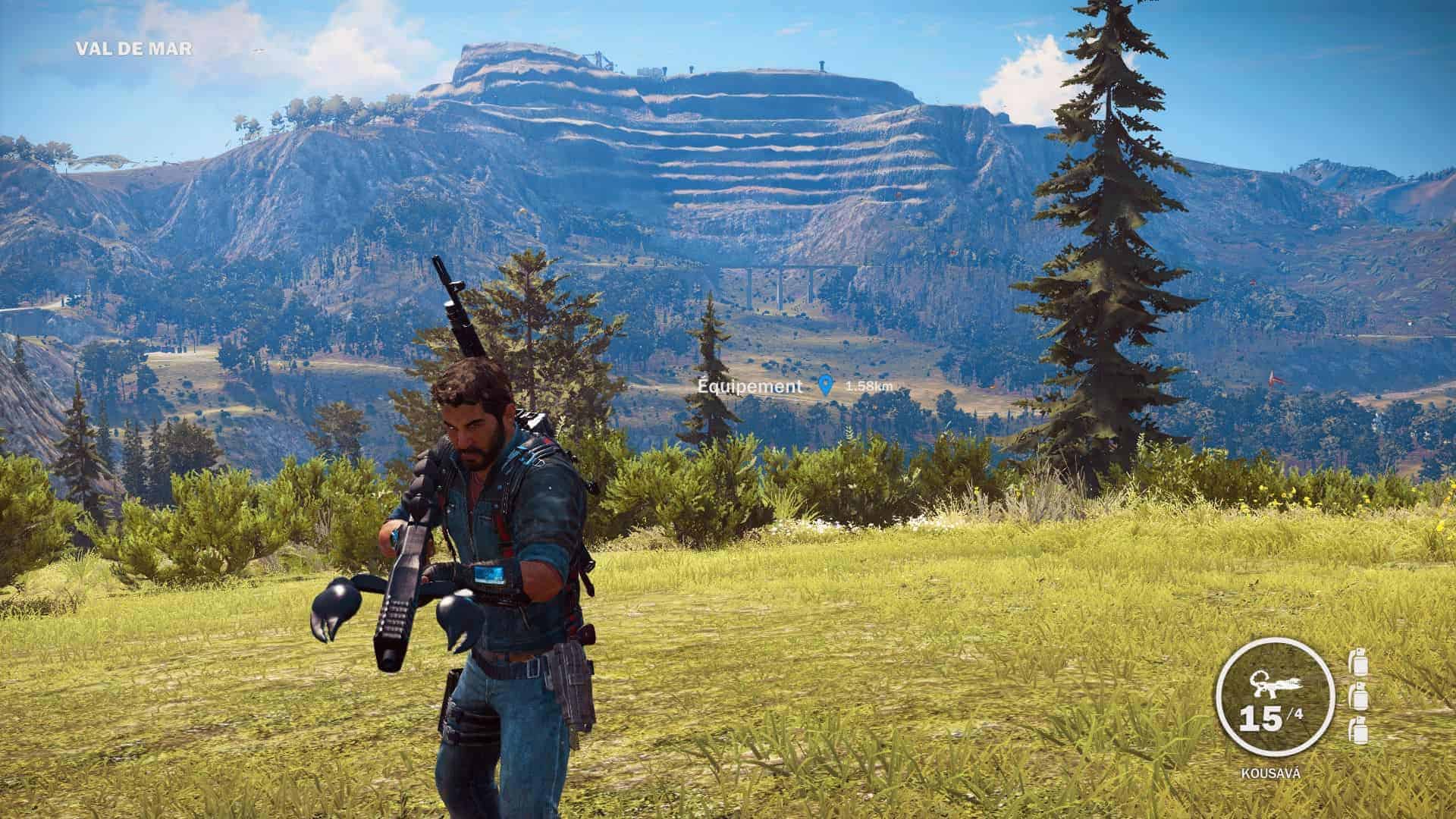Click the blue Équipement waypoint marker
1456x819 pixels.
click(826, 386)
